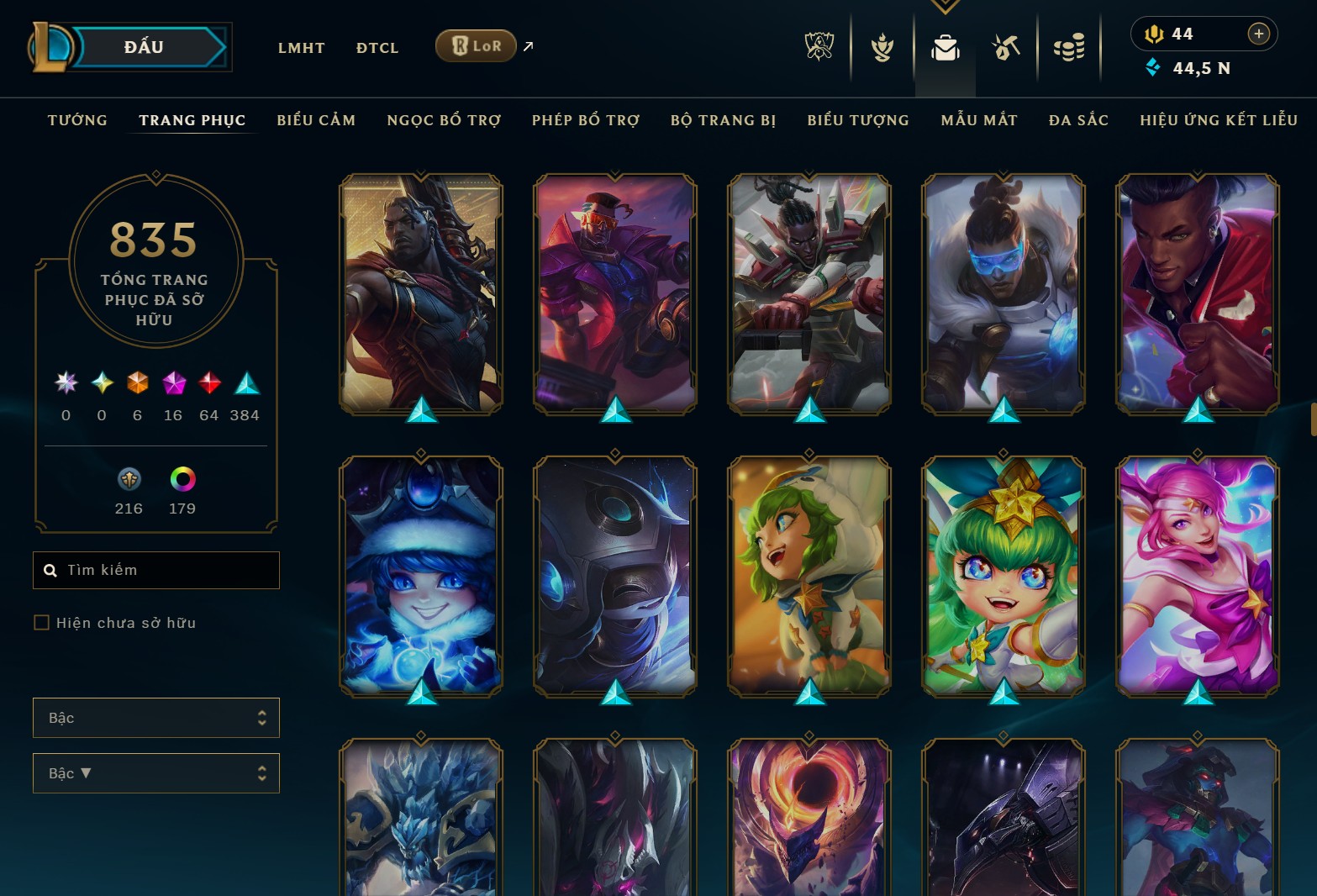Click the blue essence icon beside 44,5 N
This screenshot has width=1317, height=896.
pyautogui.click(x=1155, y=67)
